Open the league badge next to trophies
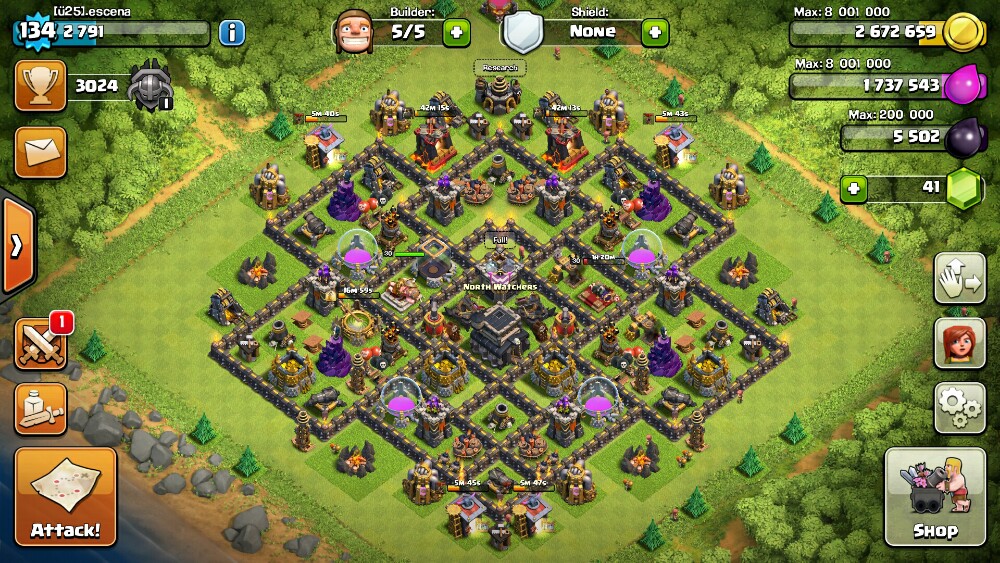This screenshot has width=1000, height=563. [150, 85]
